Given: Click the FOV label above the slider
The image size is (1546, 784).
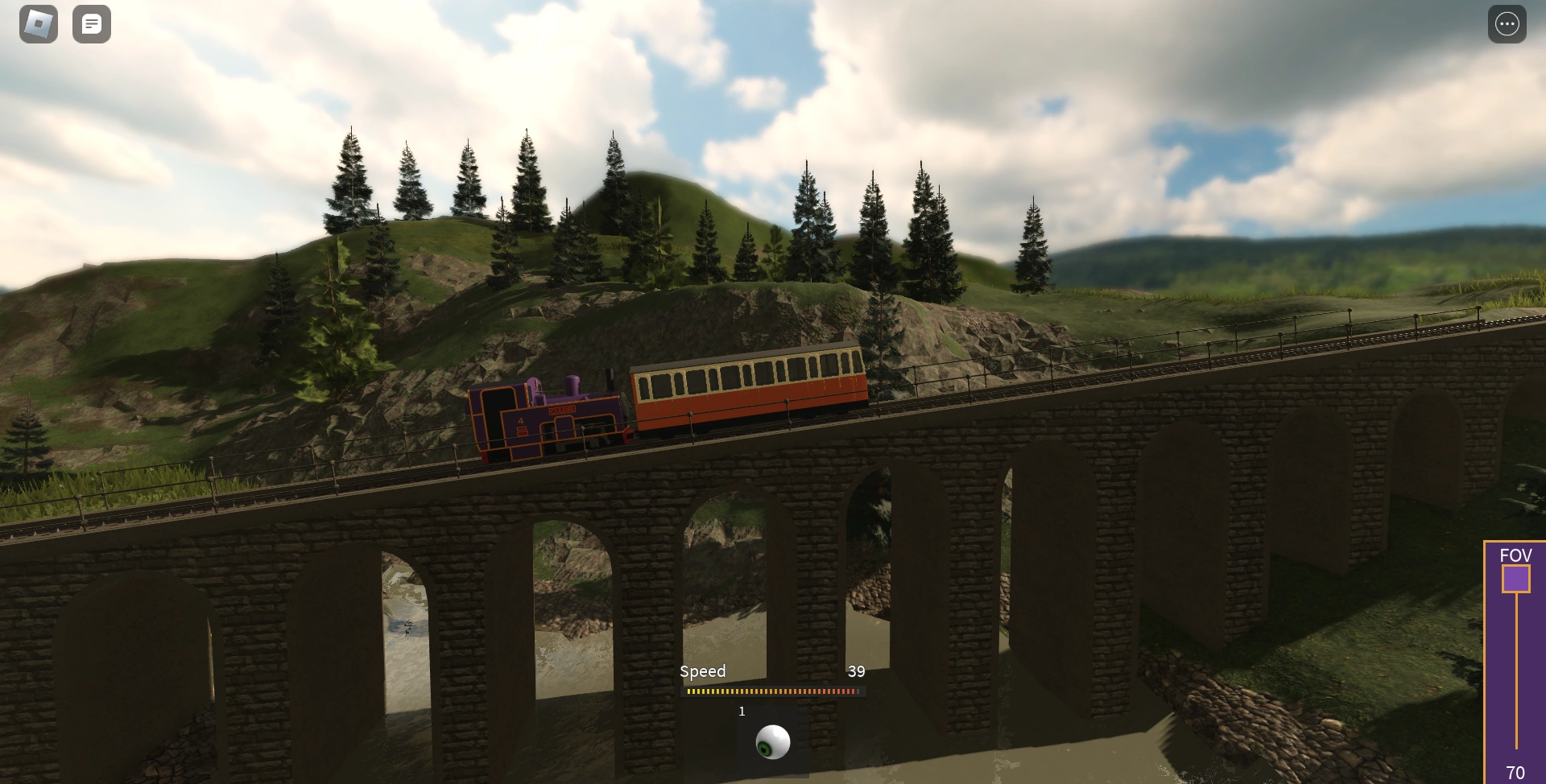Looking at the screenshot, I should tap(1517, 555).
